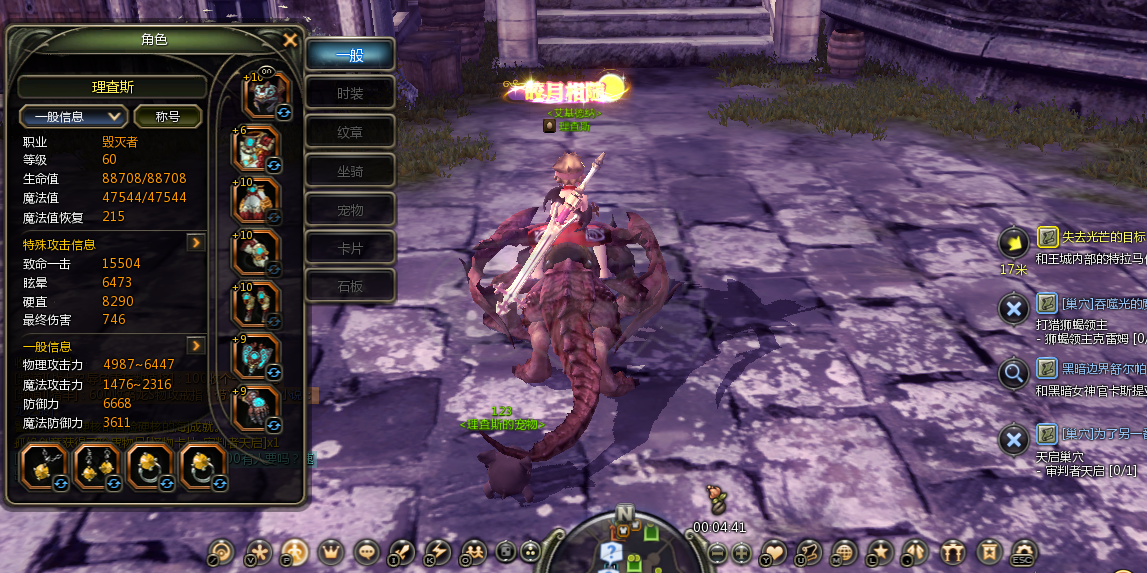Close the 角色 character window

click(290, 40)
